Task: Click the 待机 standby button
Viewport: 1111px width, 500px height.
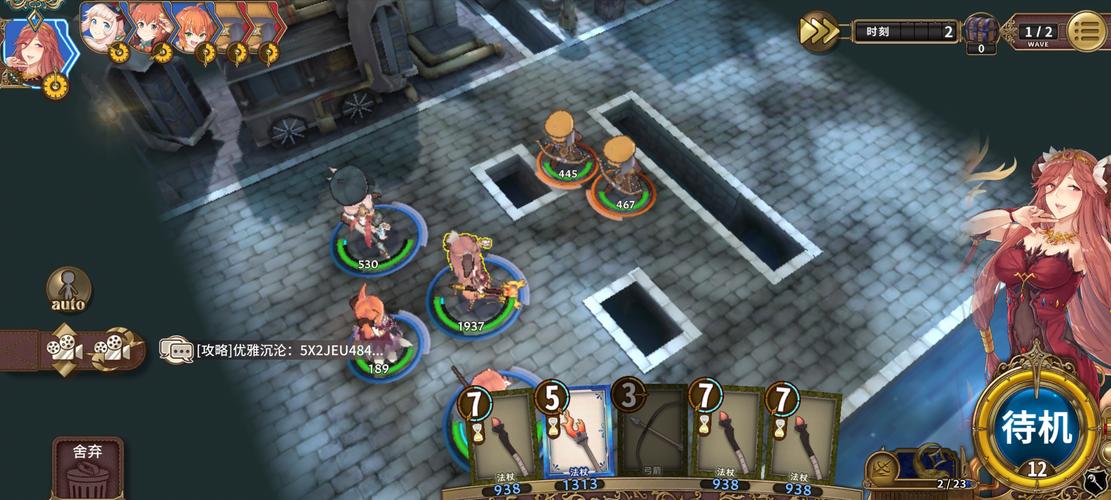Action: click(x=1037, y=428)
